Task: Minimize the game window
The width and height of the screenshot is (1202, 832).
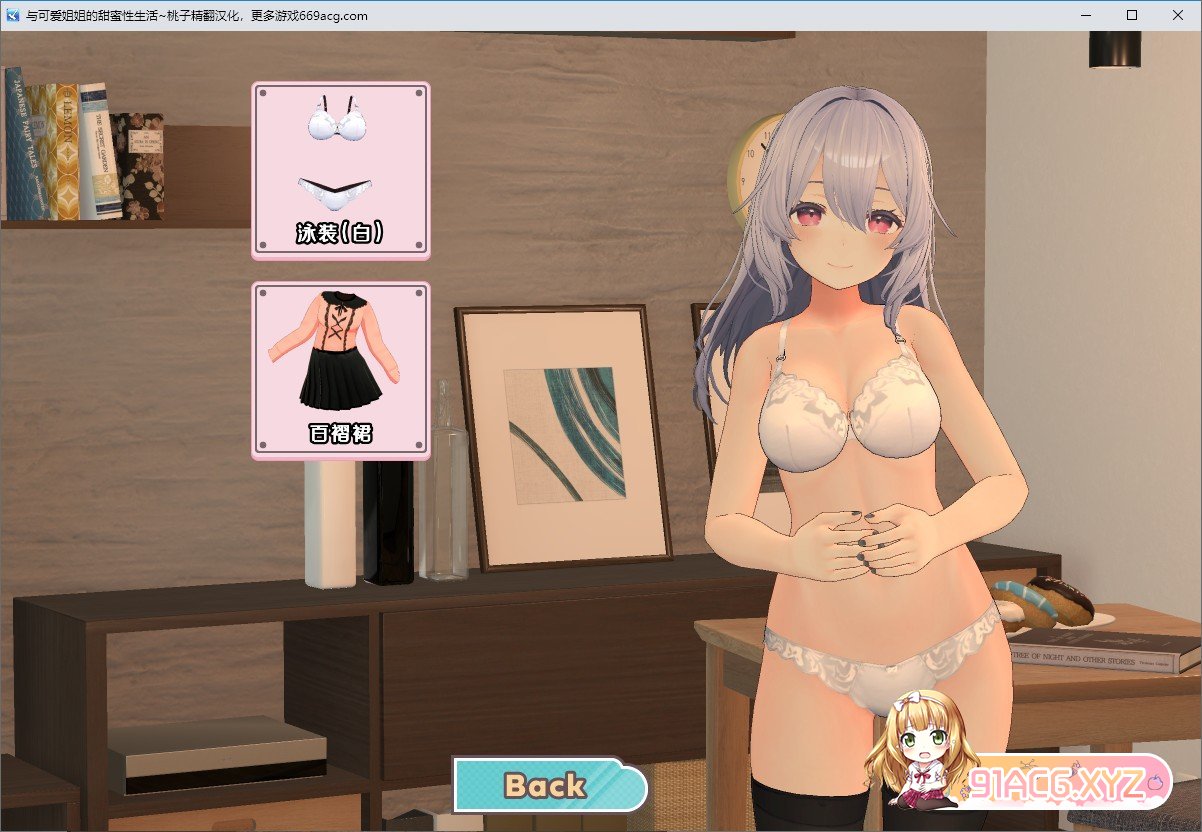Action: (1086, 15)
